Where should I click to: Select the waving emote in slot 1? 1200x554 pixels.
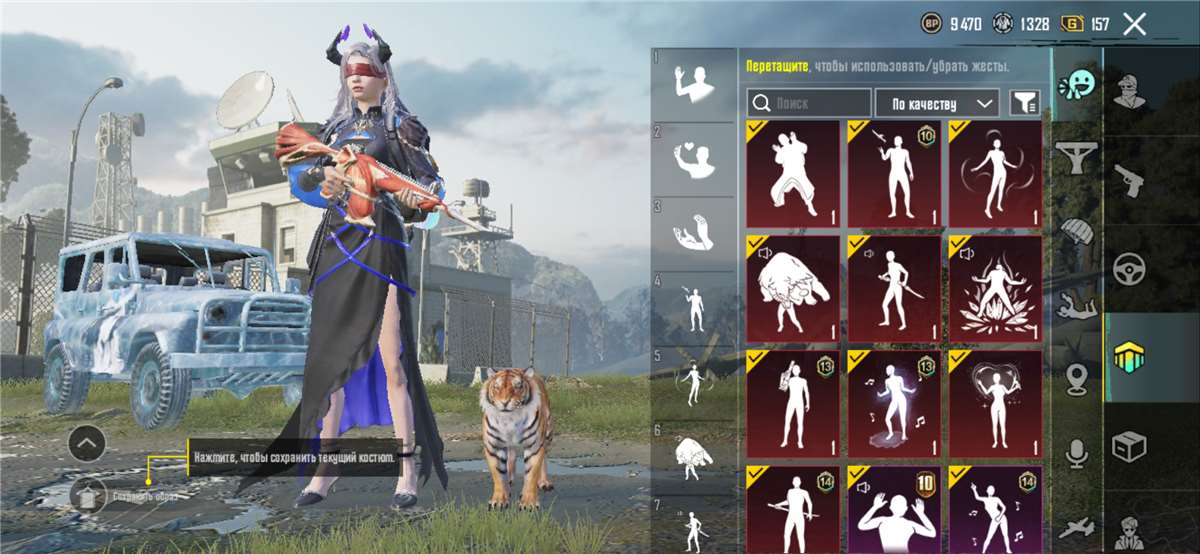[x=693, y=85]
